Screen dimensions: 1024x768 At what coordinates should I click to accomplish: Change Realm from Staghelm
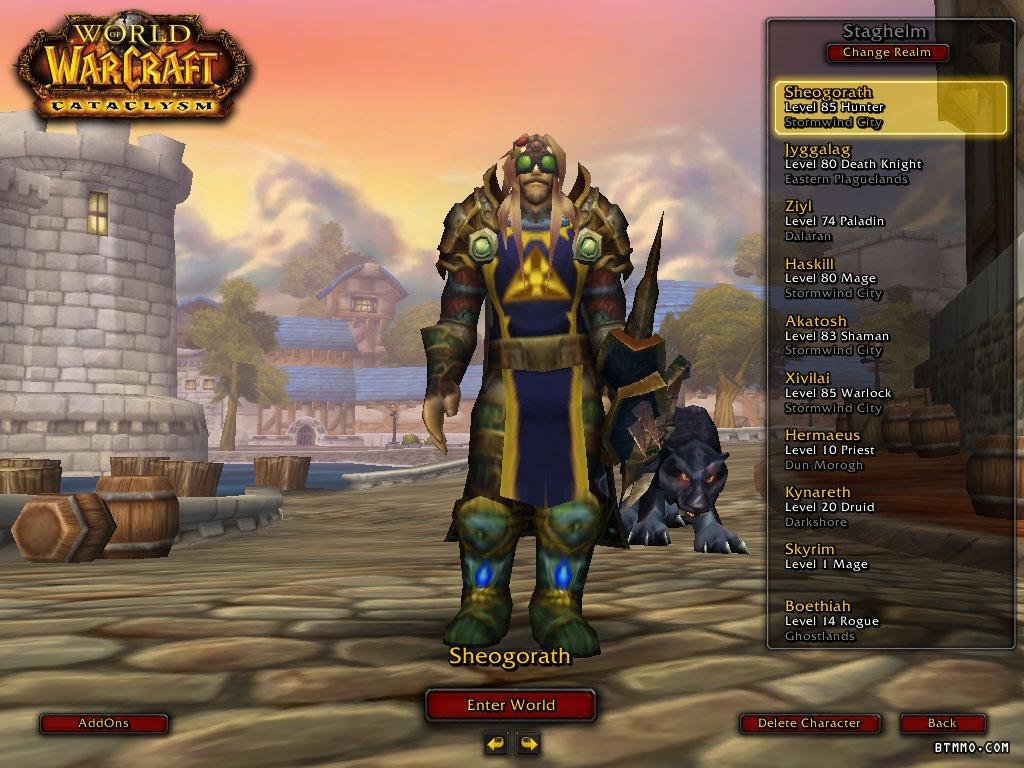(887, 53)
